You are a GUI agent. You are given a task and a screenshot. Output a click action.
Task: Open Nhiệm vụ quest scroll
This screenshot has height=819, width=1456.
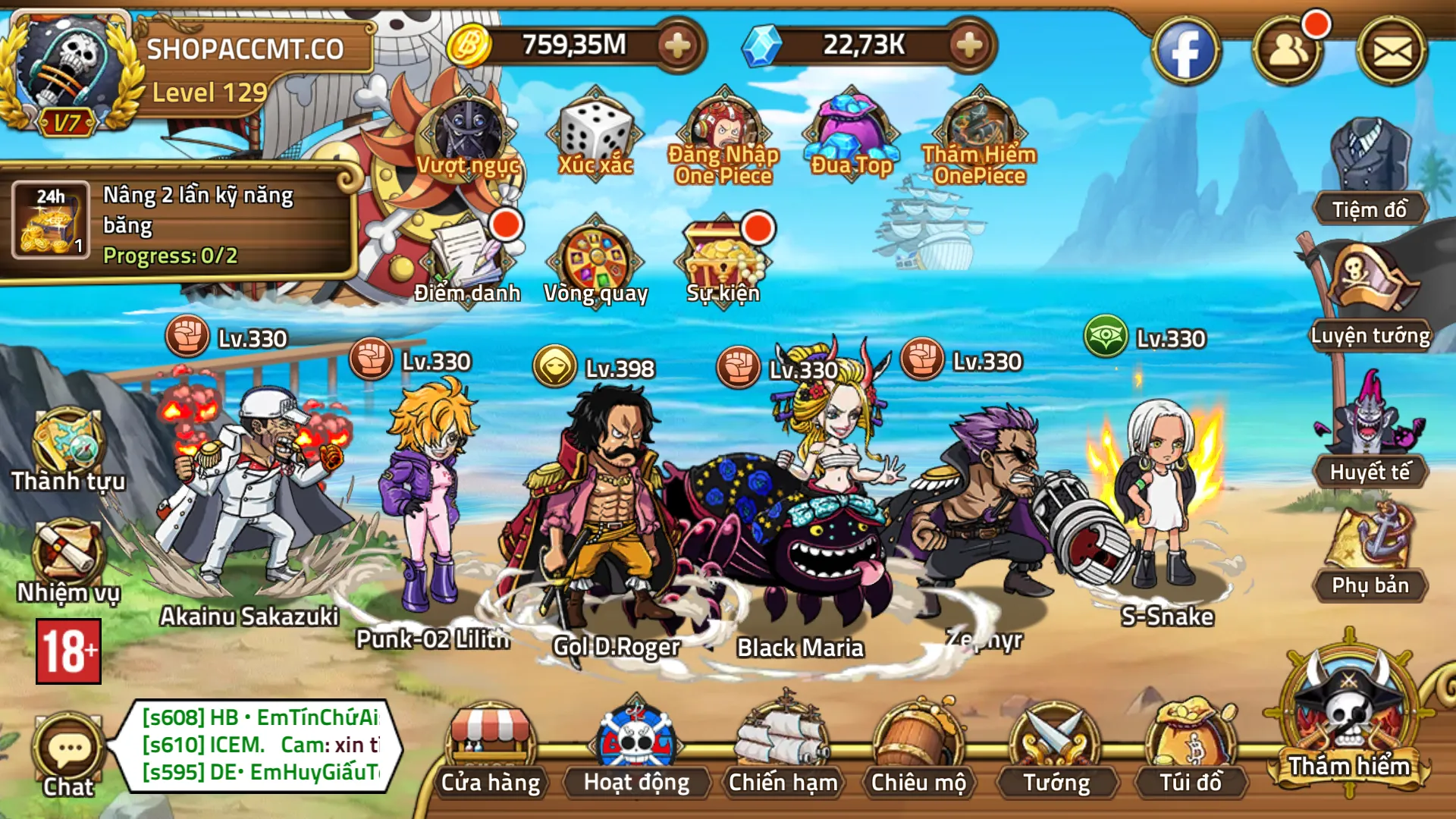[x=67, y=557]
